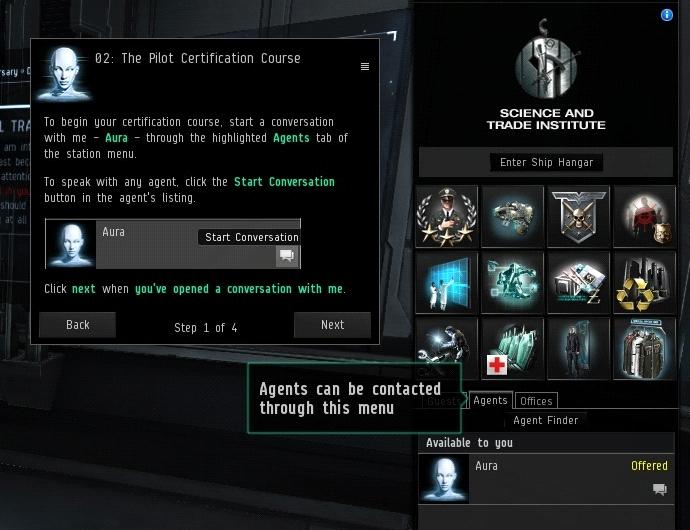Open the spaceship fitting station service

(512, 217)
